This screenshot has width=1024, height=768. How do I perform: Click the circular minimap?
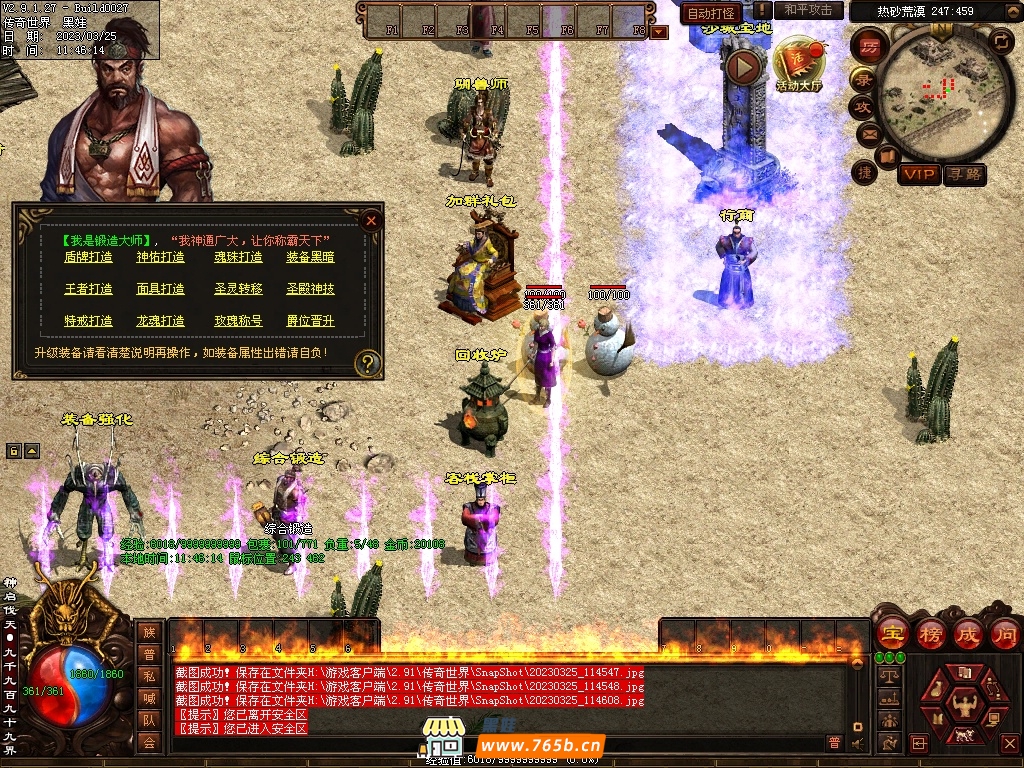click(933, 97)
